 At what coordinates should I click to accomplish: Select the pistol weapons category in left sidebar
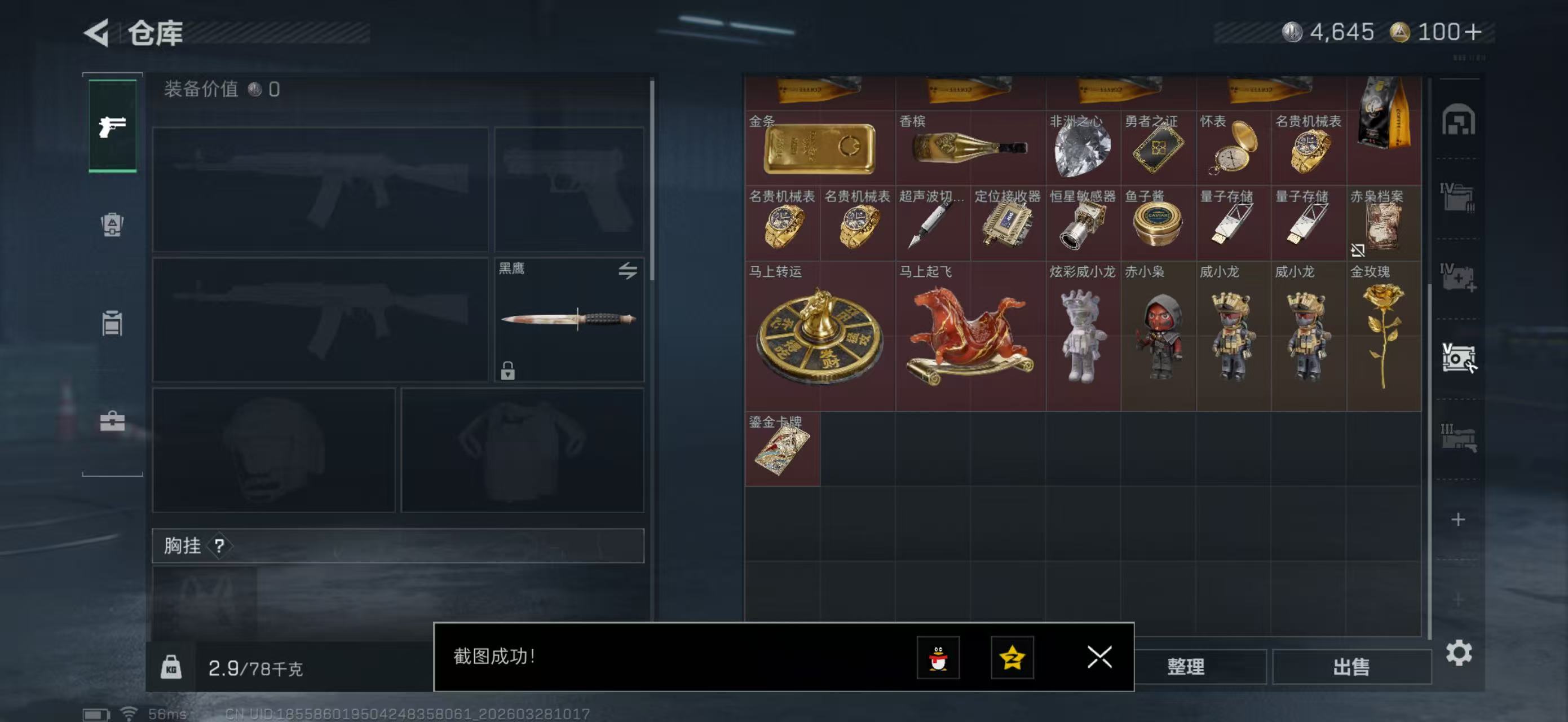pos(112,126)
